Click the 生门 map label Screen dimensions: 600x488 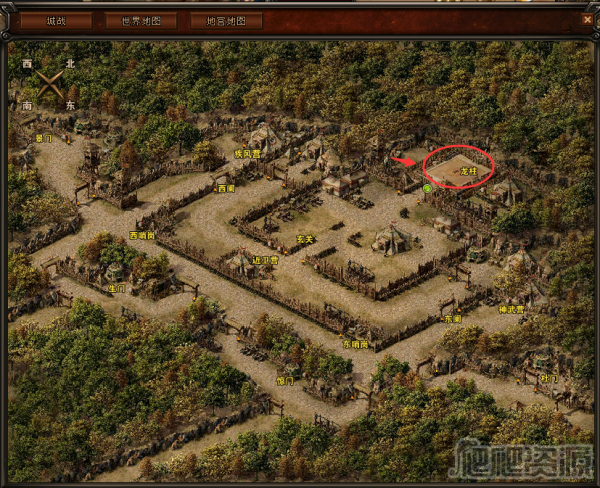(x=117, y=287)
